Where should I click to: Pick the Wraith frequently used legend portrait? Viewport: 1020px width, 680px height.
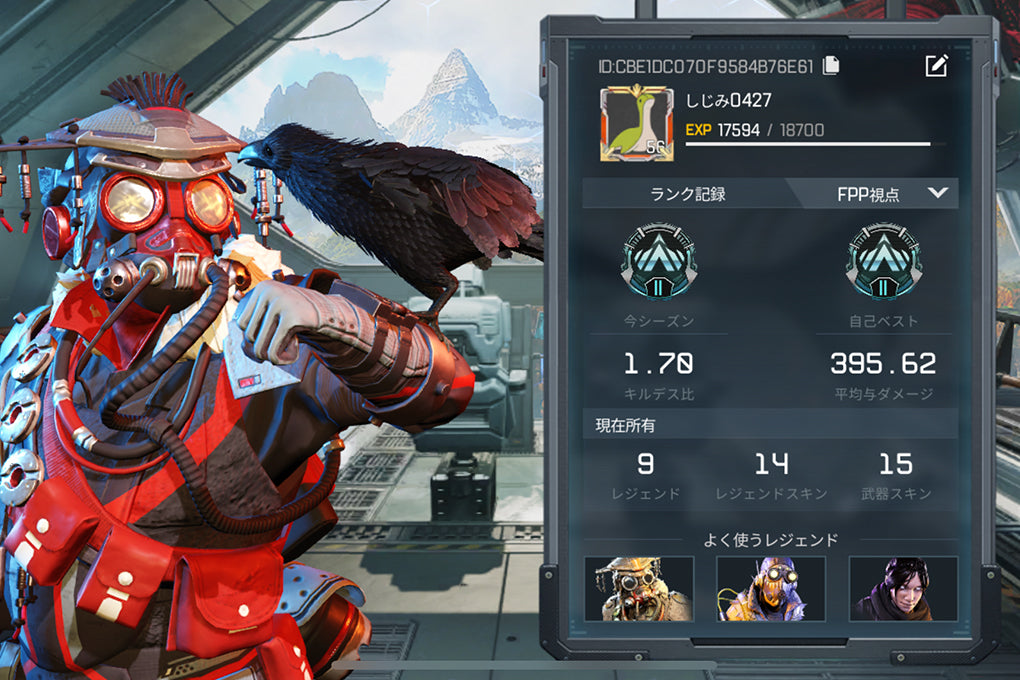coord(902,588)
